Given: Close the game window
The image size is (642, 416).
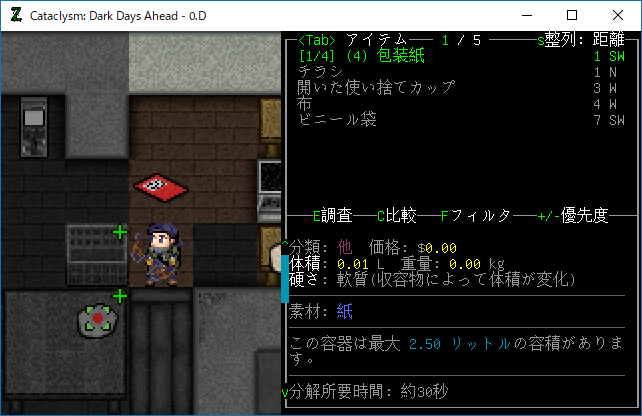Looking at the screenshot, I should click(618, 15).
